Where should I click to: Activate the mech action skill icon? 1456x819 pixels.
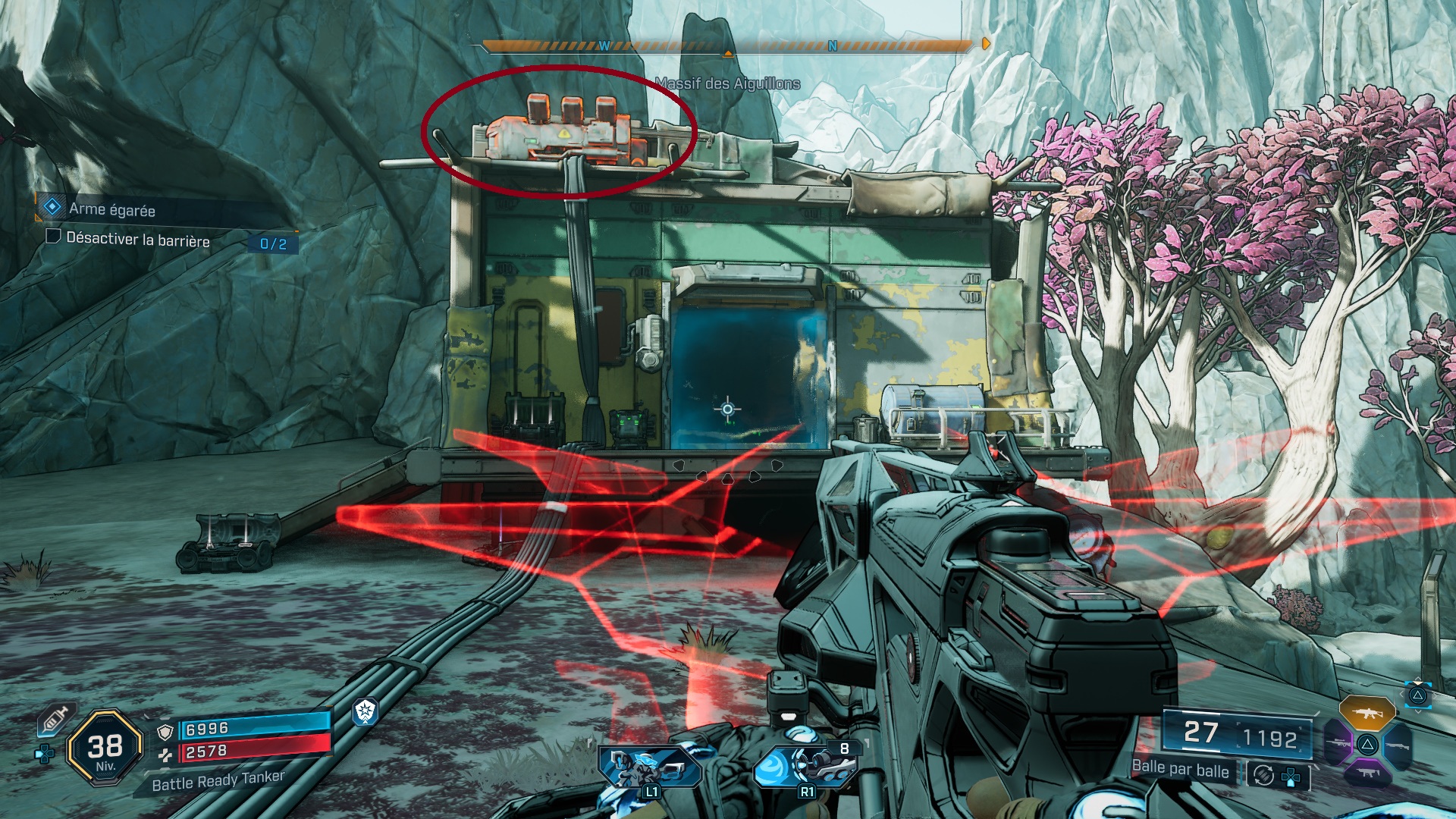point(649,767)
